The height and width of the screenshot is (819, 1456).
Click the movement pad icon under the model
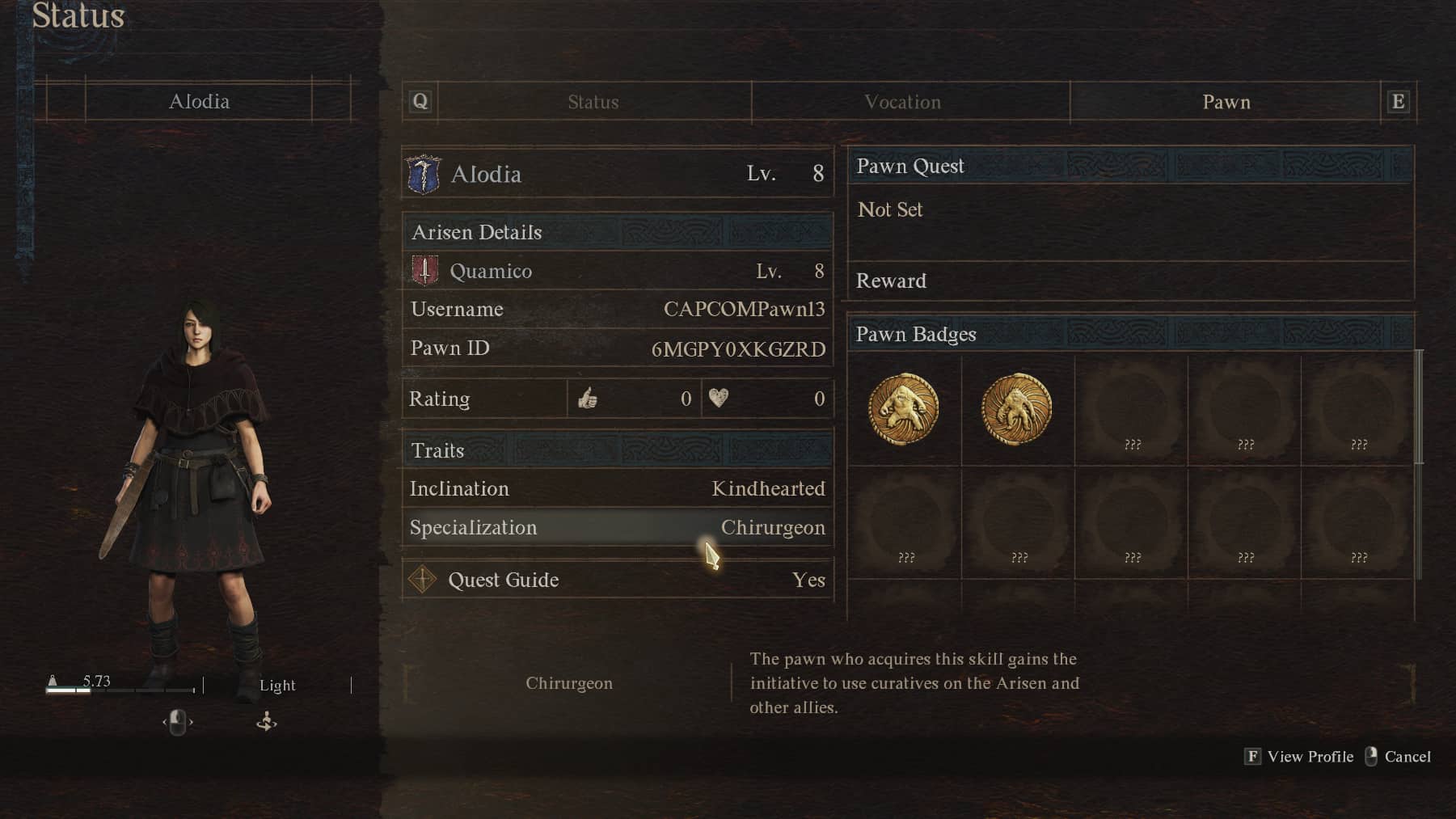(266, 722)
